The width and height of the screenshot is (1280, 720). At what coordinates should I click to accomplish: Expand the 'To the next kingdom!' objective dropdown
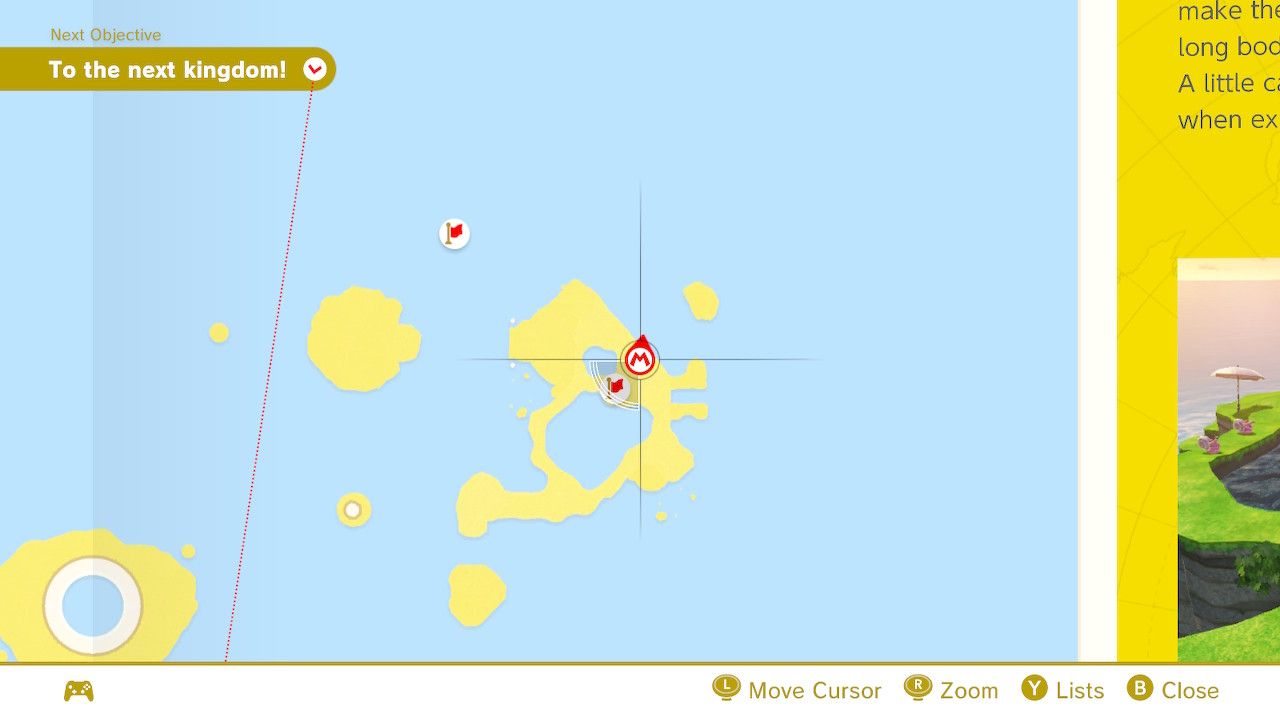(x=315, y=69)
